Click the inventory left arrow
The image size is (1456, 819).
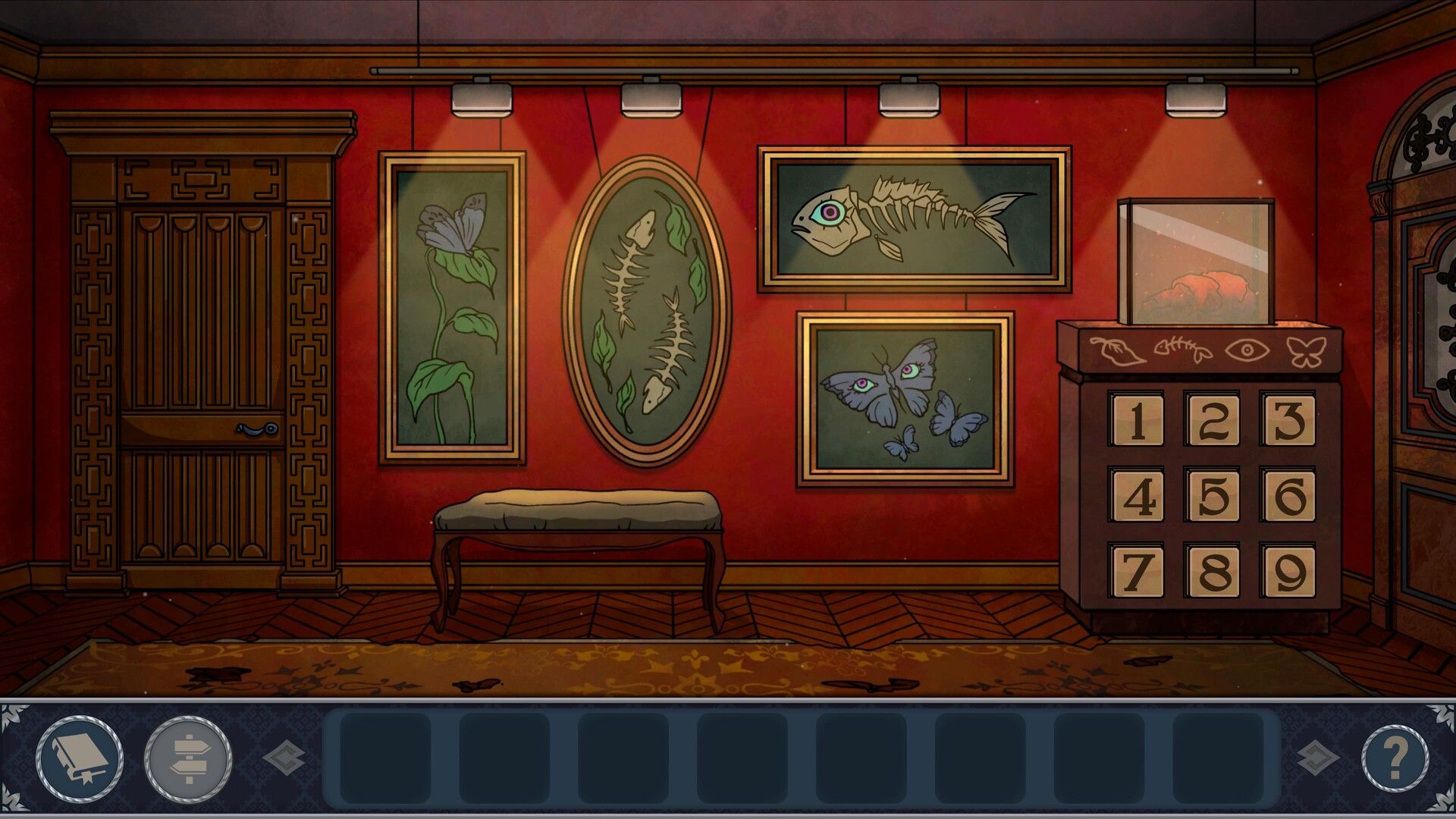pos(284,757)
